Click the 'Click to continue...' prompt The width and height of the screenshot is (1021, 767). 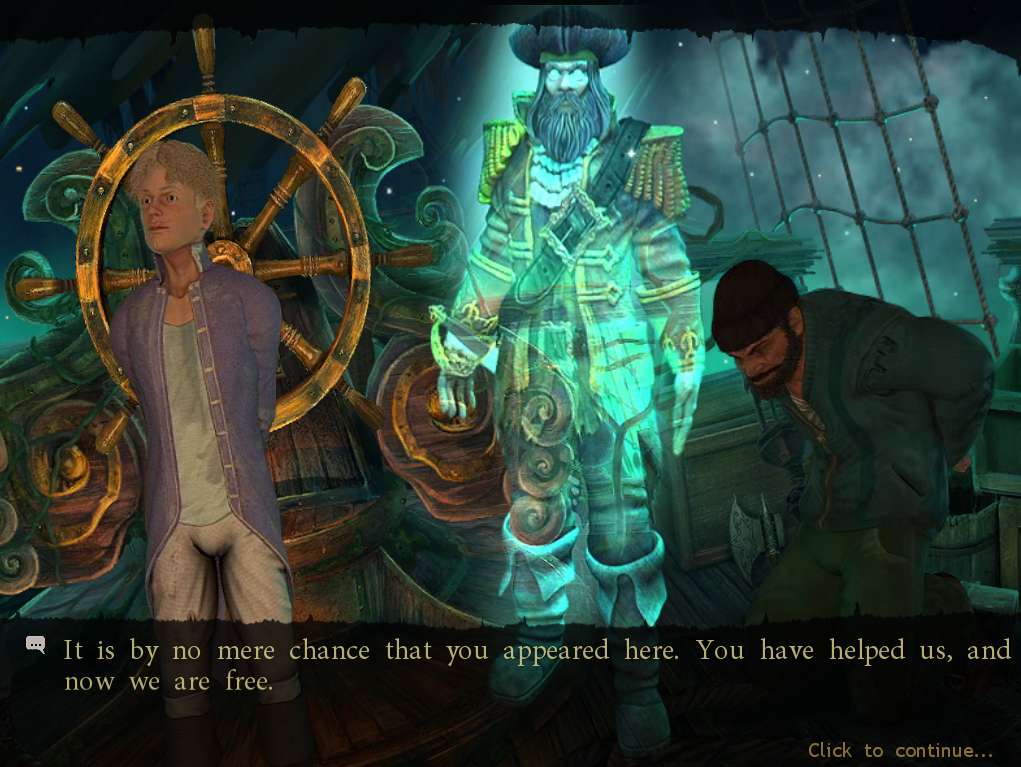(x=900, y=750)
